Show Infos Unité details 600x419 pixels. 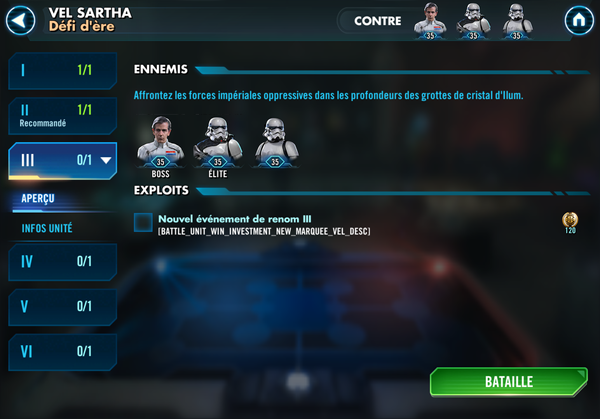click(x=47, y=228)
